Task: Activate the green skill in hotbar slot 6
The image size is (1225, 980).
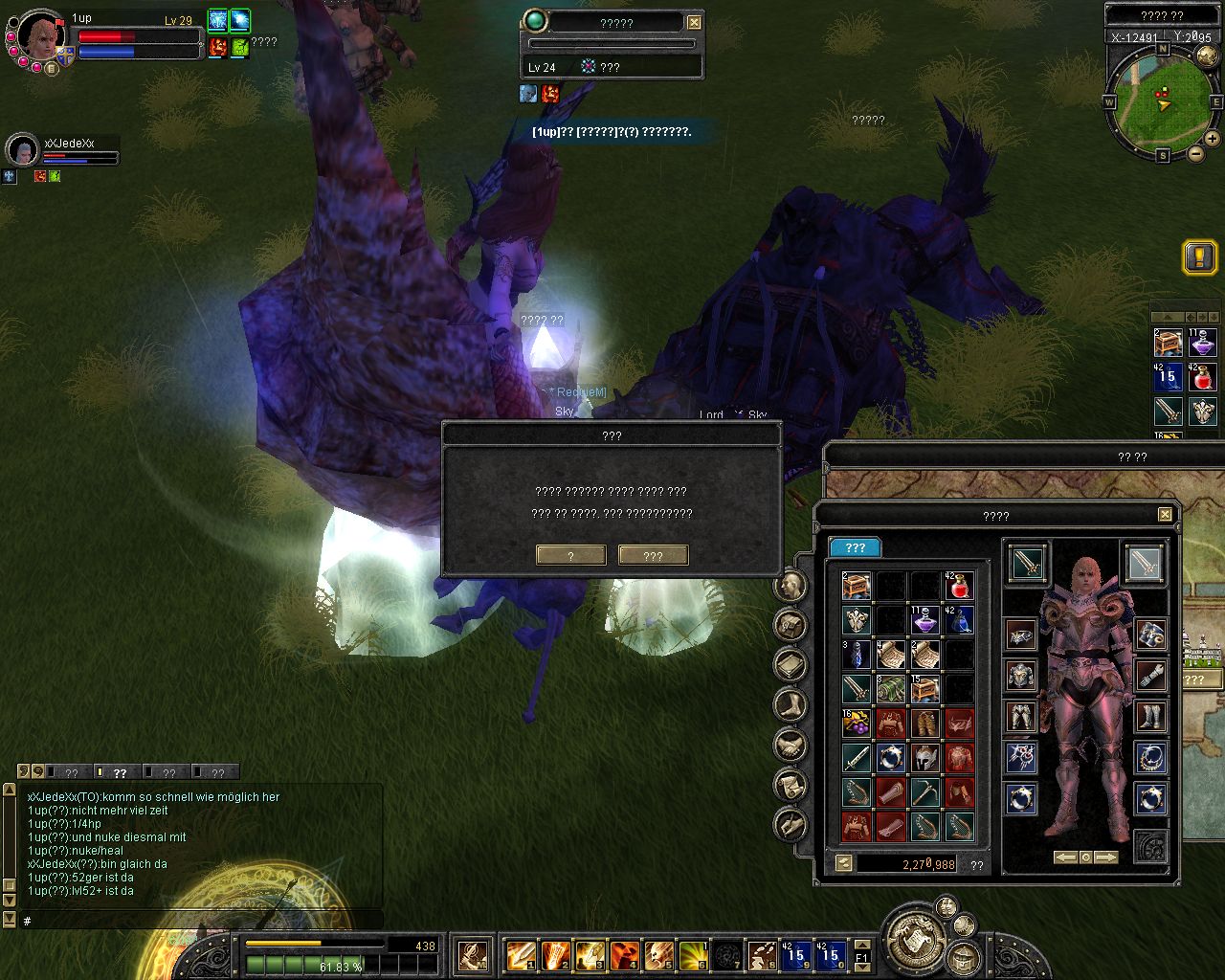Action: pyautogui.click(x=693, y=954)
